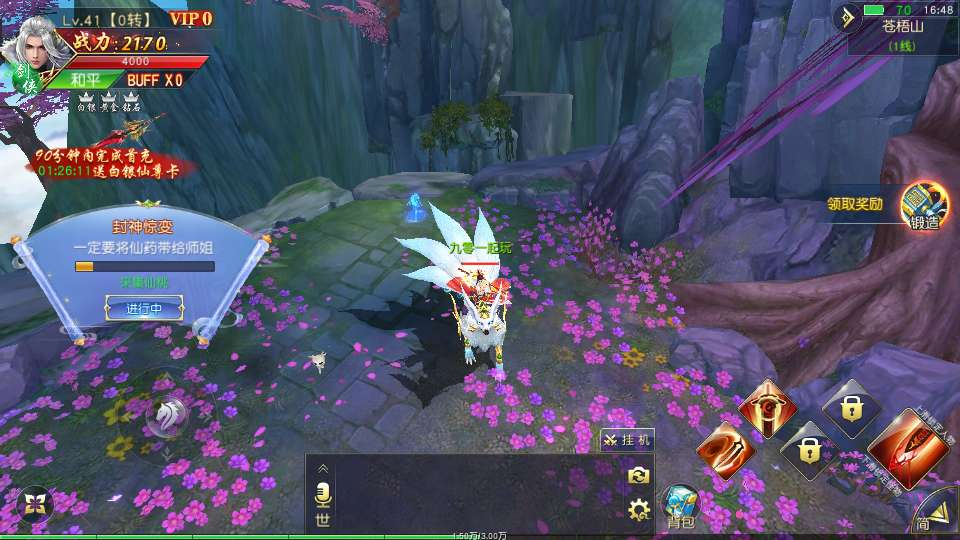This screenshot has height=540, width=960.
Task: Toggle 挂机 auto-battle mode
Action: (x=627, y=439)
